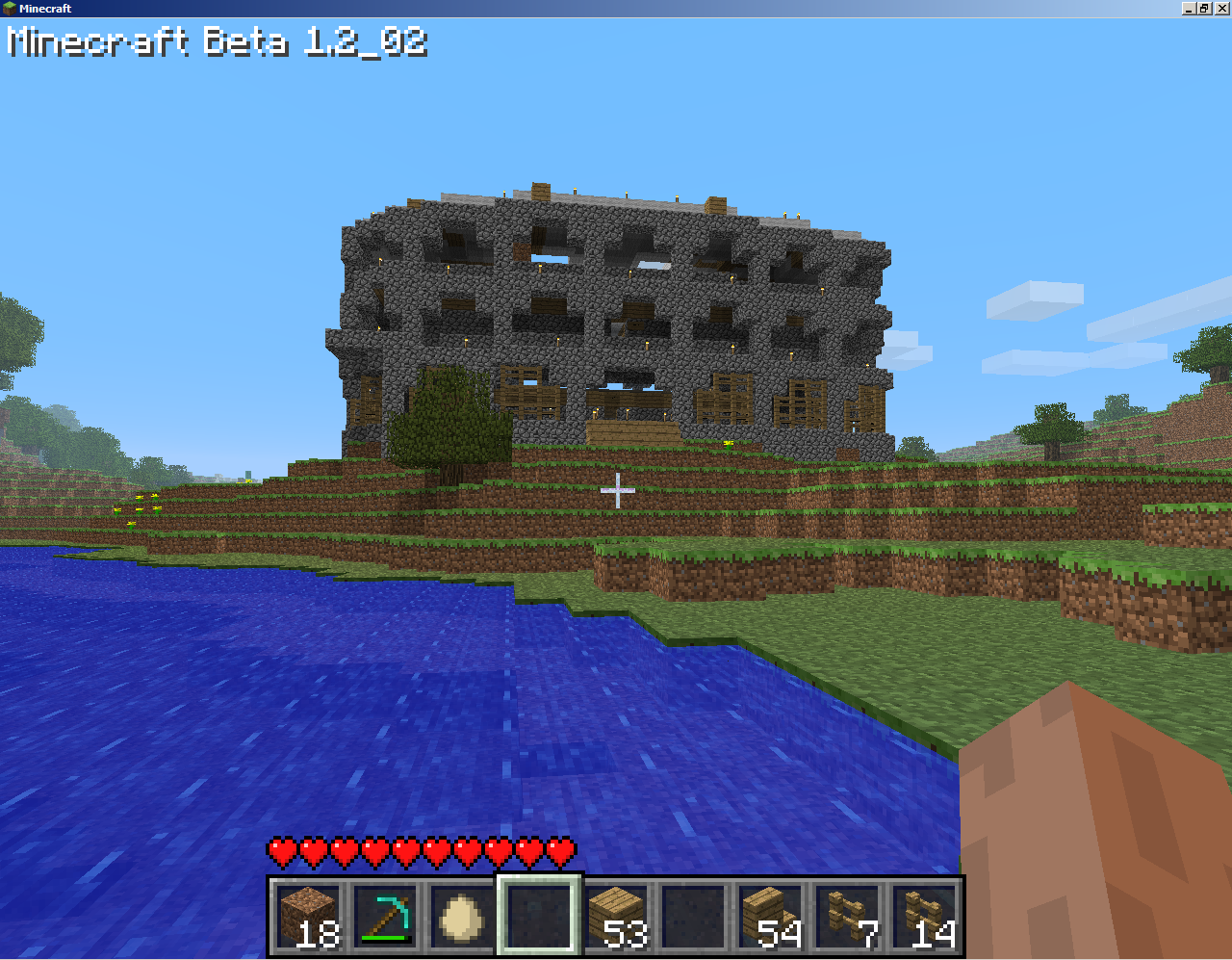Click the cobblestone fortress building

click(606, 318)
